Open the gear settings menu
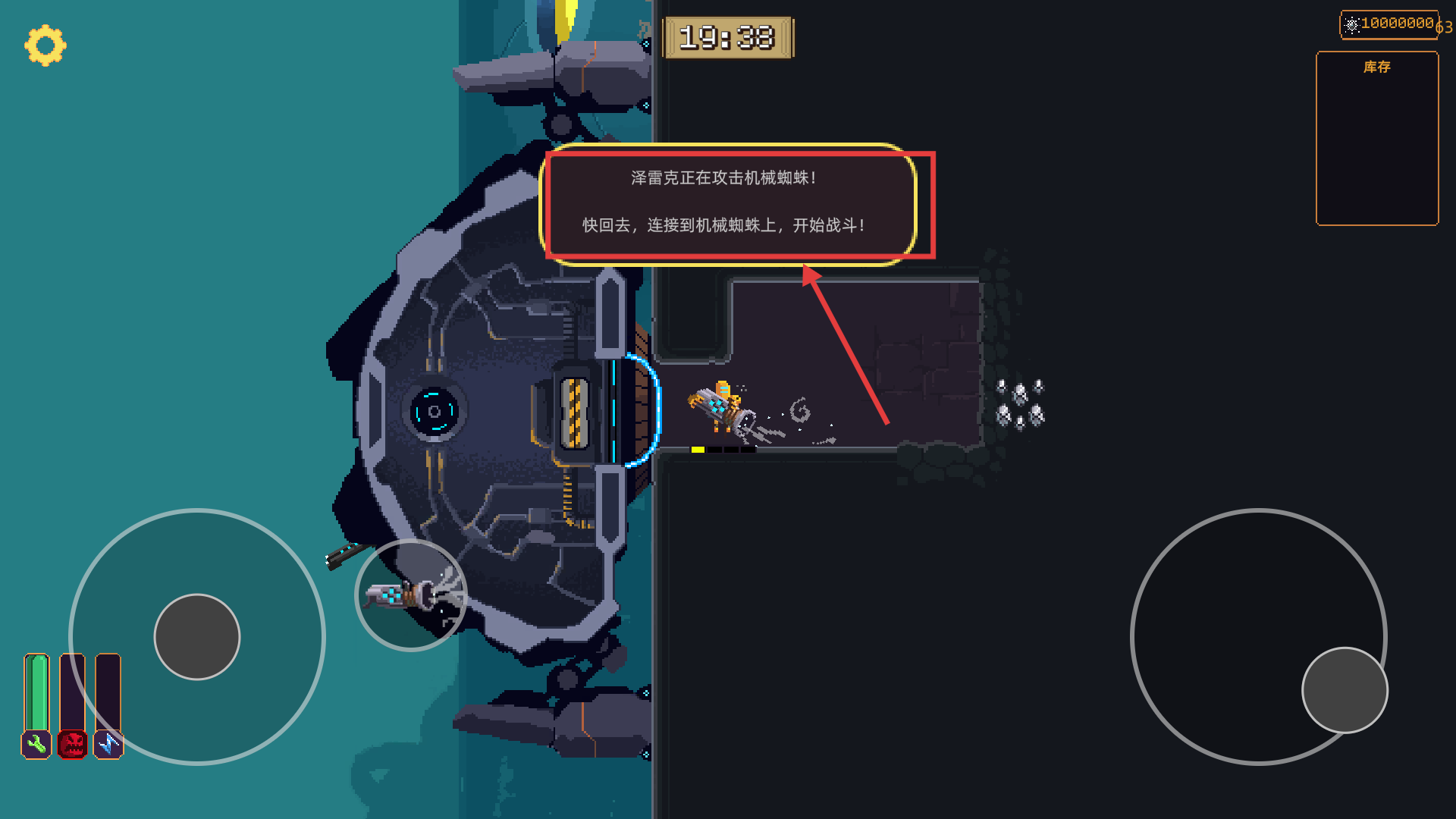This screenshot has width=1456, height=819. click(x=45, y=45)
